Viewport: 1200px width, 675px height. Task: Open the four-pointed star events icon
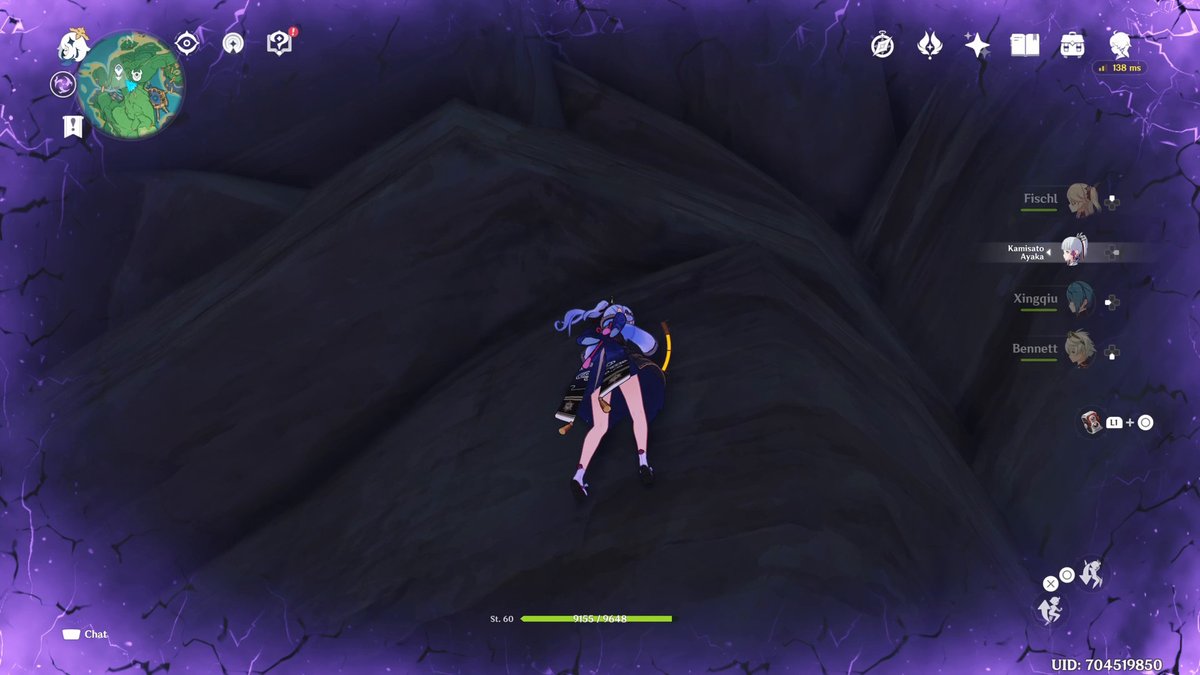(977, 45)
